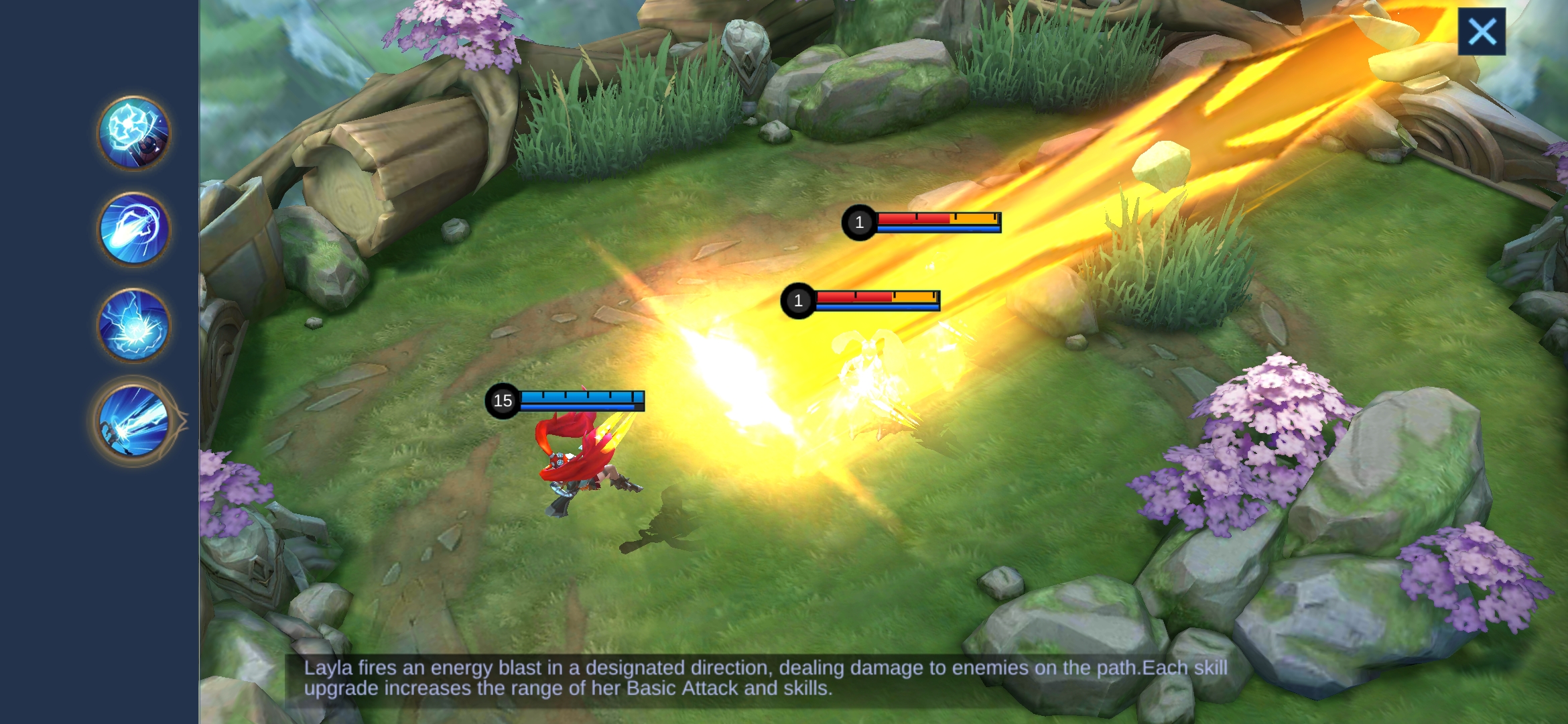
Task: Select the highlighted Destruction Rush ultimate icon
Action: pyautogui.click(x=133, y=420)
